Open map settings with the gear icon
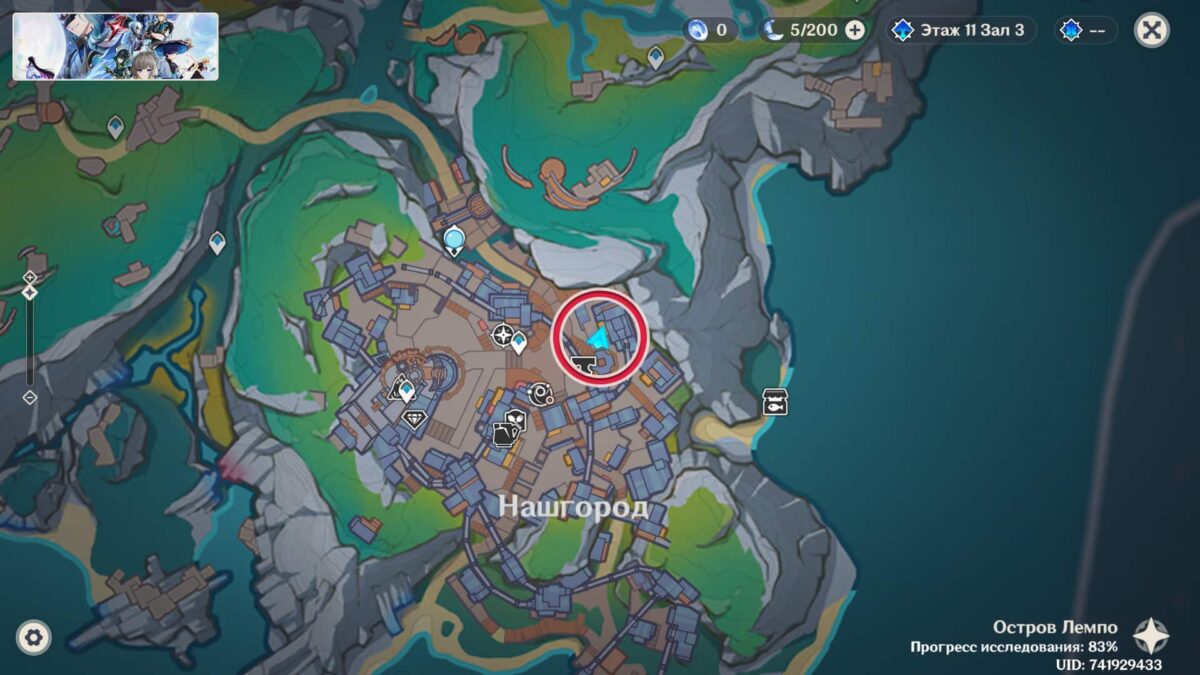Screen dimensions: 1200x675 [x=34, y=636]
